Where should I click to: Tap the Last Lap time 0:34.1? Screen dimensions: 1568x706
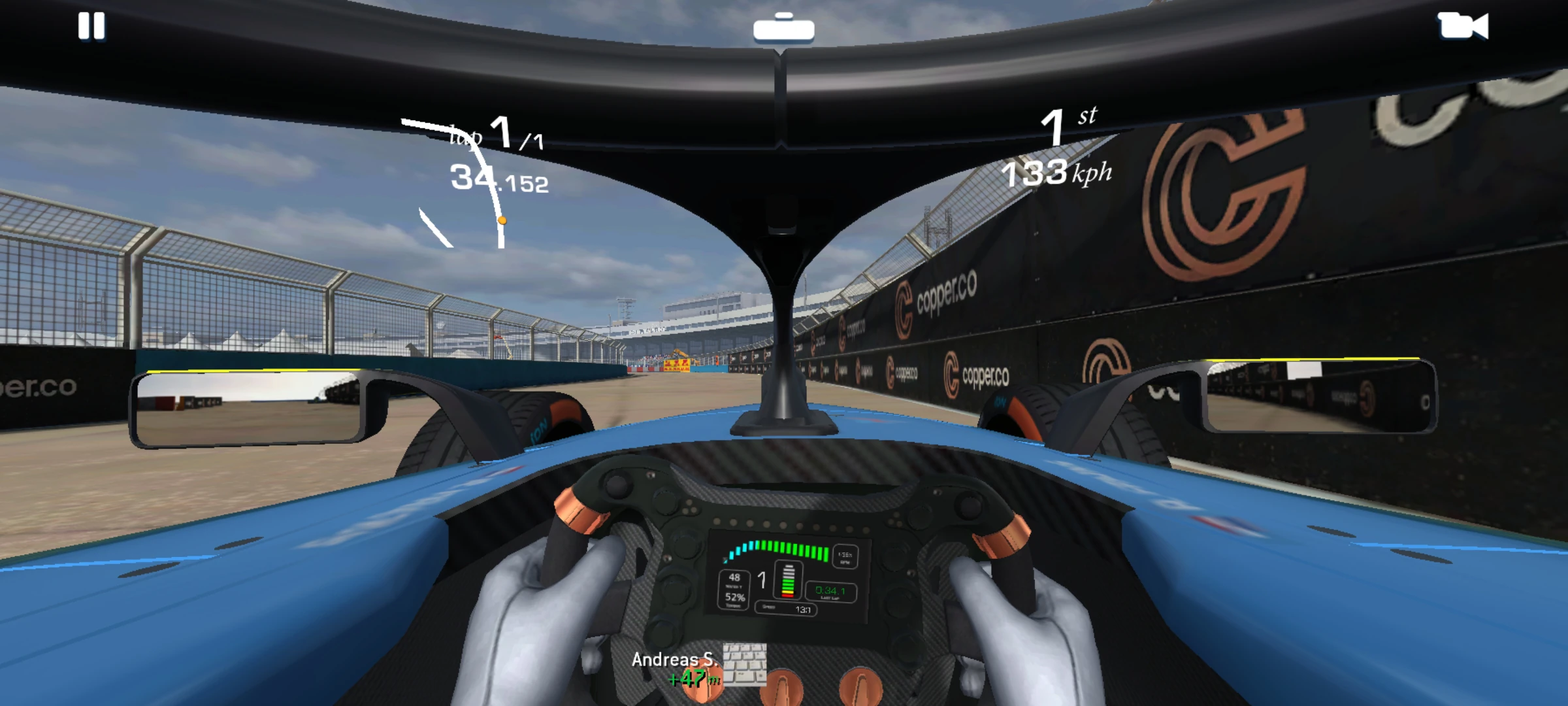coord(830,592)
